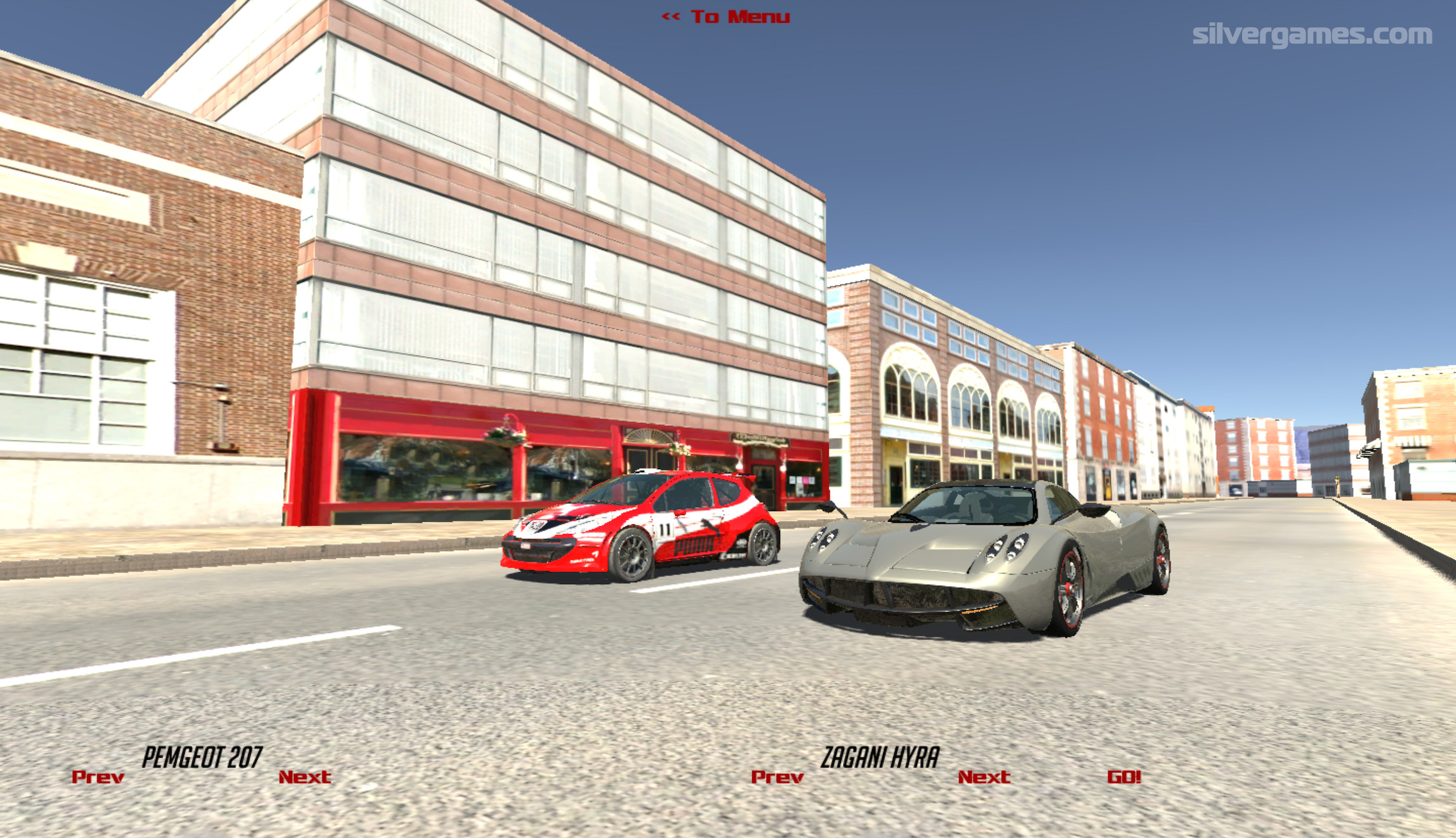This screenshot has width=1456, height=838.
Task: Select Next under Zagani Hyra
Action: coord(984,777)
